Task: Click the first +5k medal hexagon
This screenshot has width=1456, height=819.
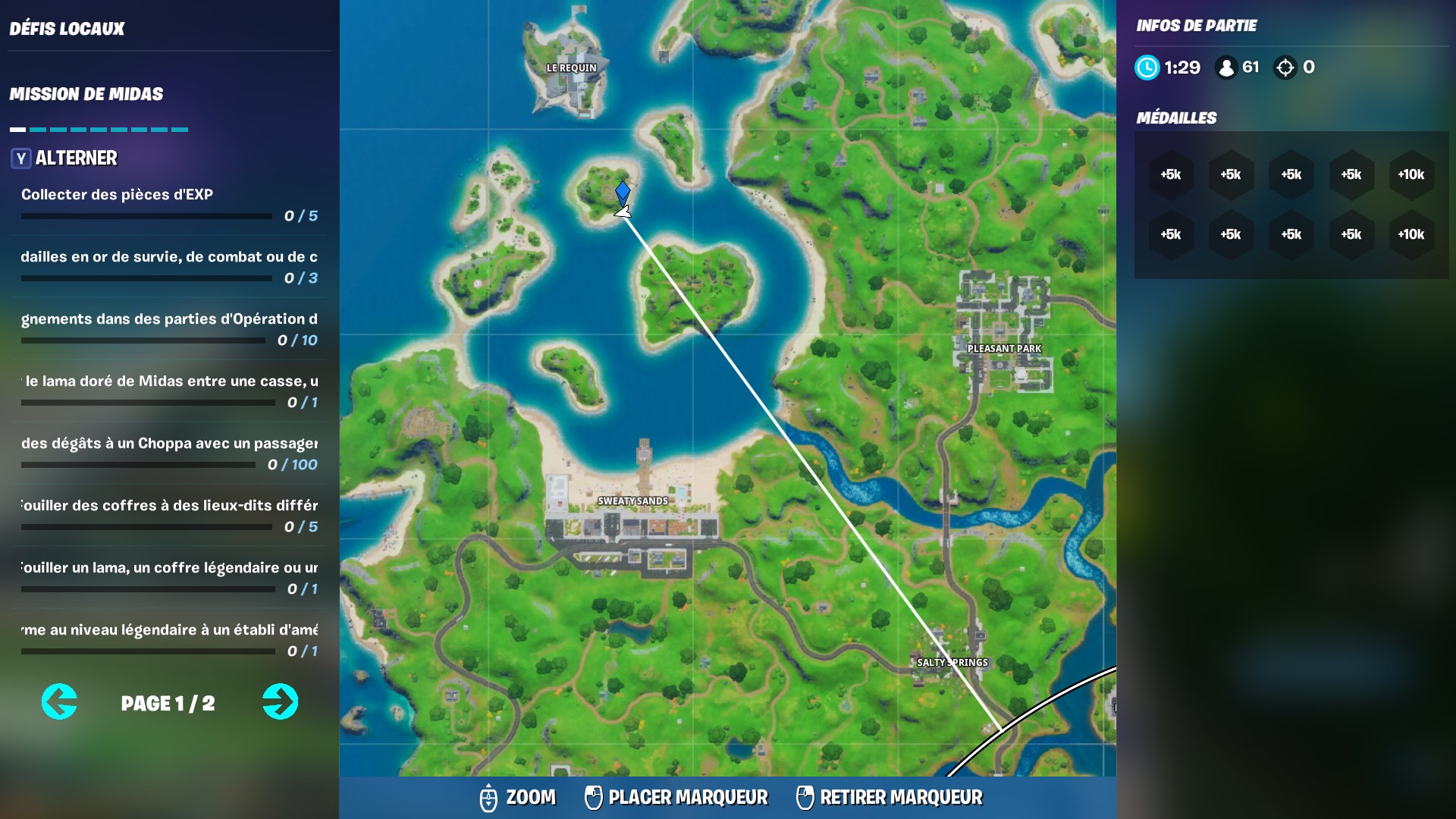Action: pos(1172,174)
